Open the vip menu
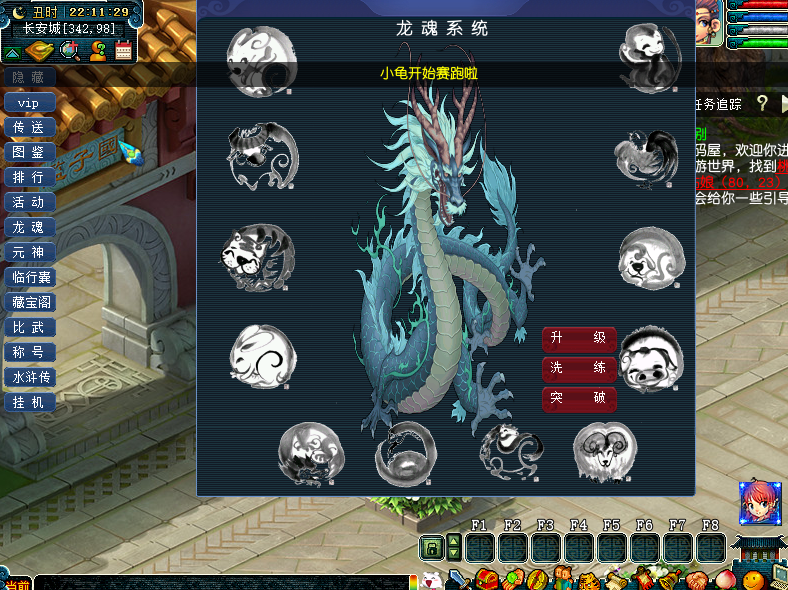Viewport: 788px width, 590px height. [29, 103]
